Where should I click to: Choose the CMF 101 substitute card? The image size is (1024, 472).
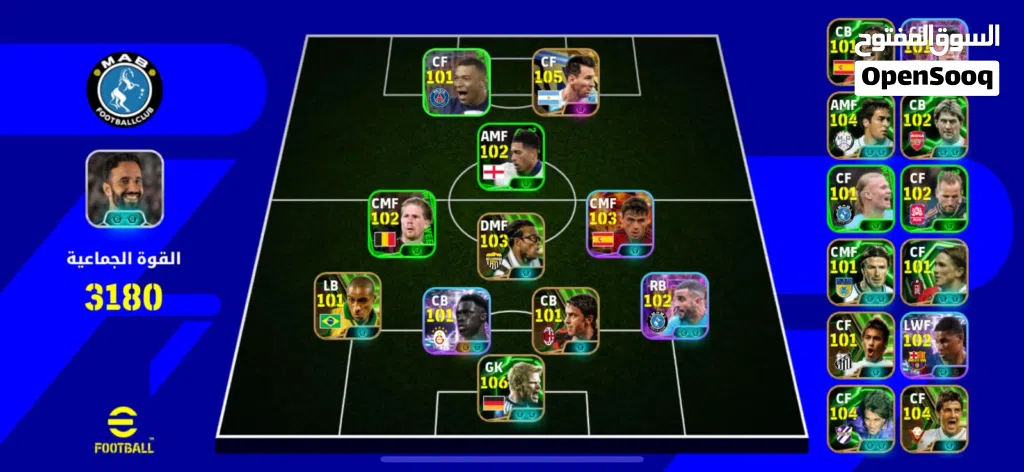click(860, 272)
